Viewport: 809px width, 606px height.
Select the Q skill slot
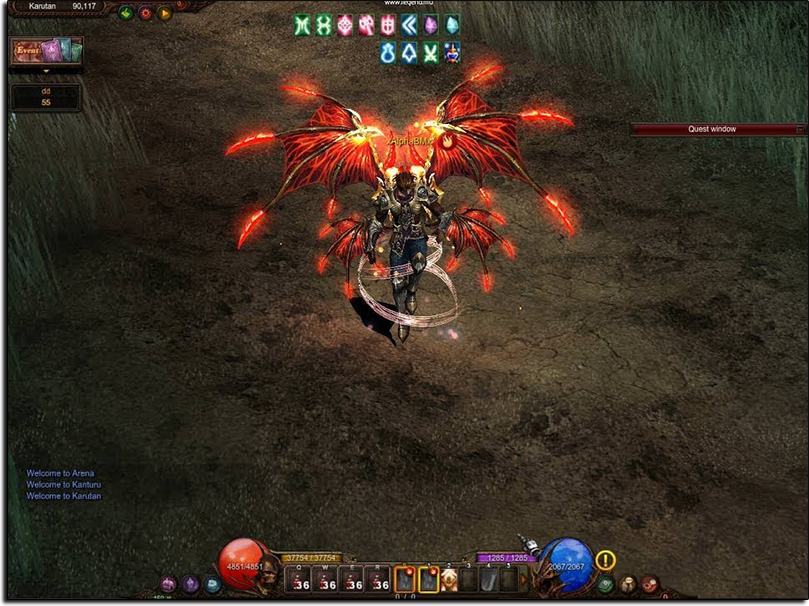pyautogui.click(x=299, y=580)
